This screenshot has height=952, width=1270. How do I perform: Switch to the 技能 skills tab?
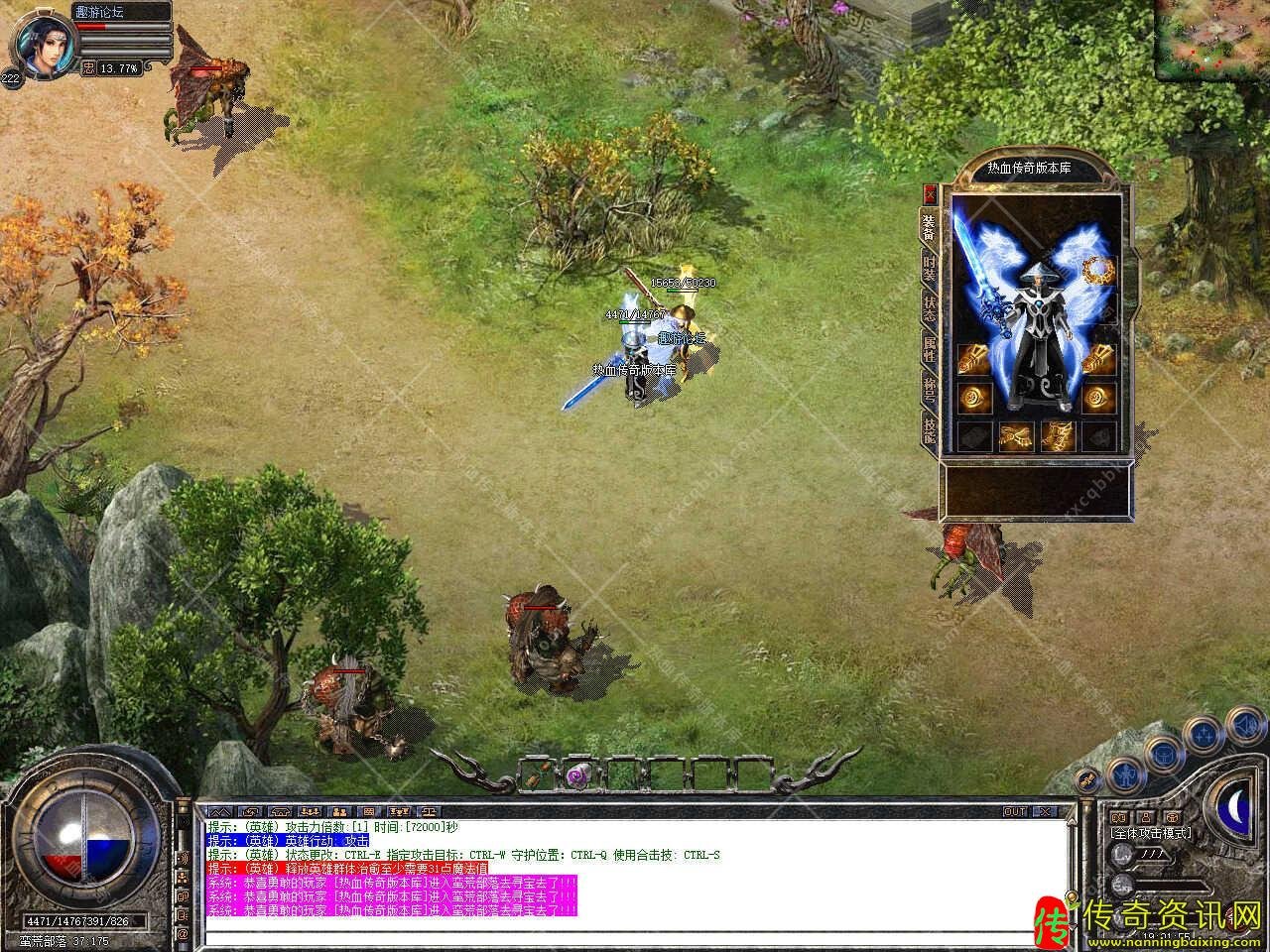tap(930, 429)
